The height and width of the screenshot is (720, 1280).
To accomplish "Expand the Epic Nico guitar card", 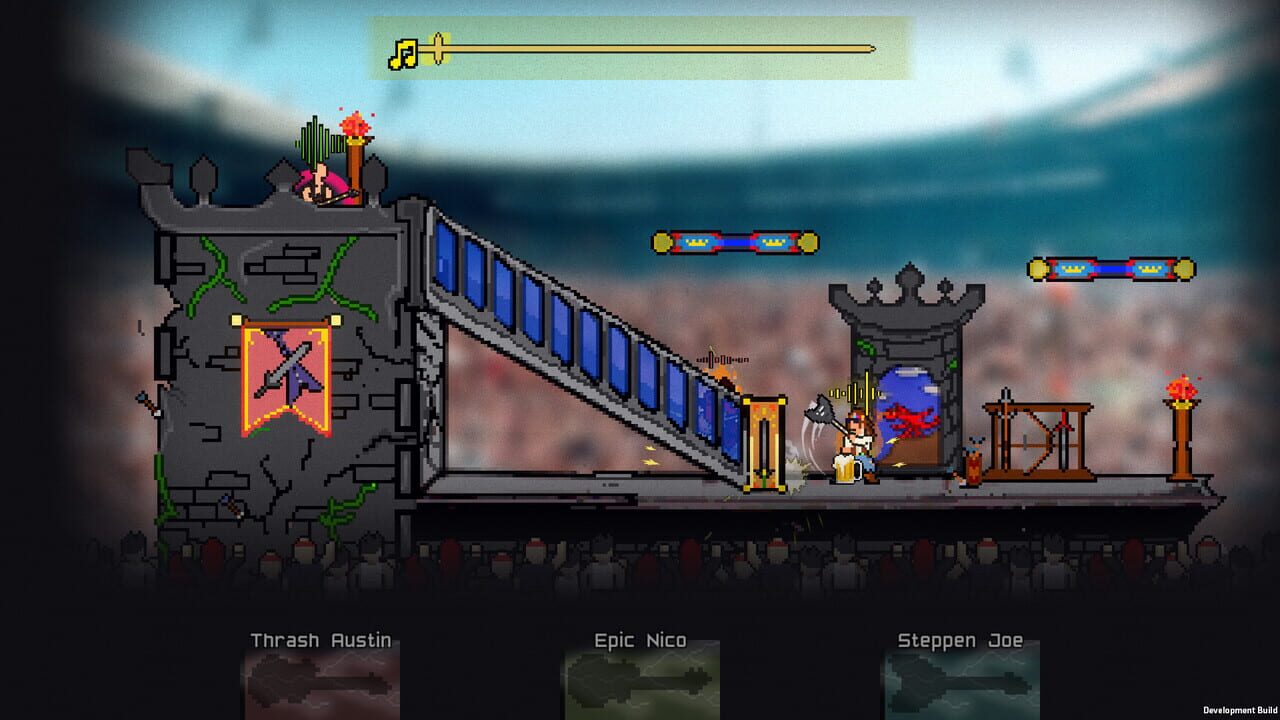I will click(640, 690).
